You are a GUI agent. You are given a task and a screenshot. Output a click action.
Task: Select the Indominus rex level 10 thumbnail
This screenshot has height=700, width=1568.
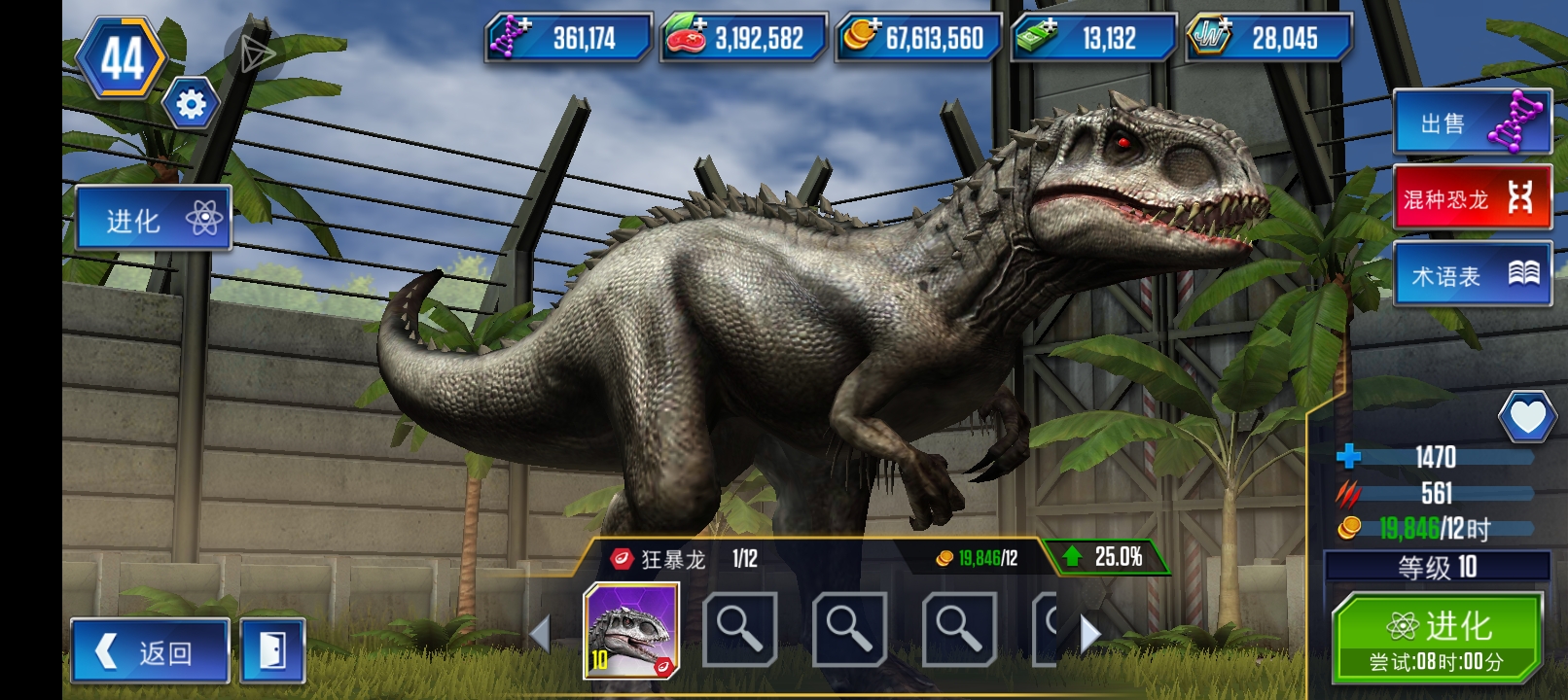click(x=631, y=630)
